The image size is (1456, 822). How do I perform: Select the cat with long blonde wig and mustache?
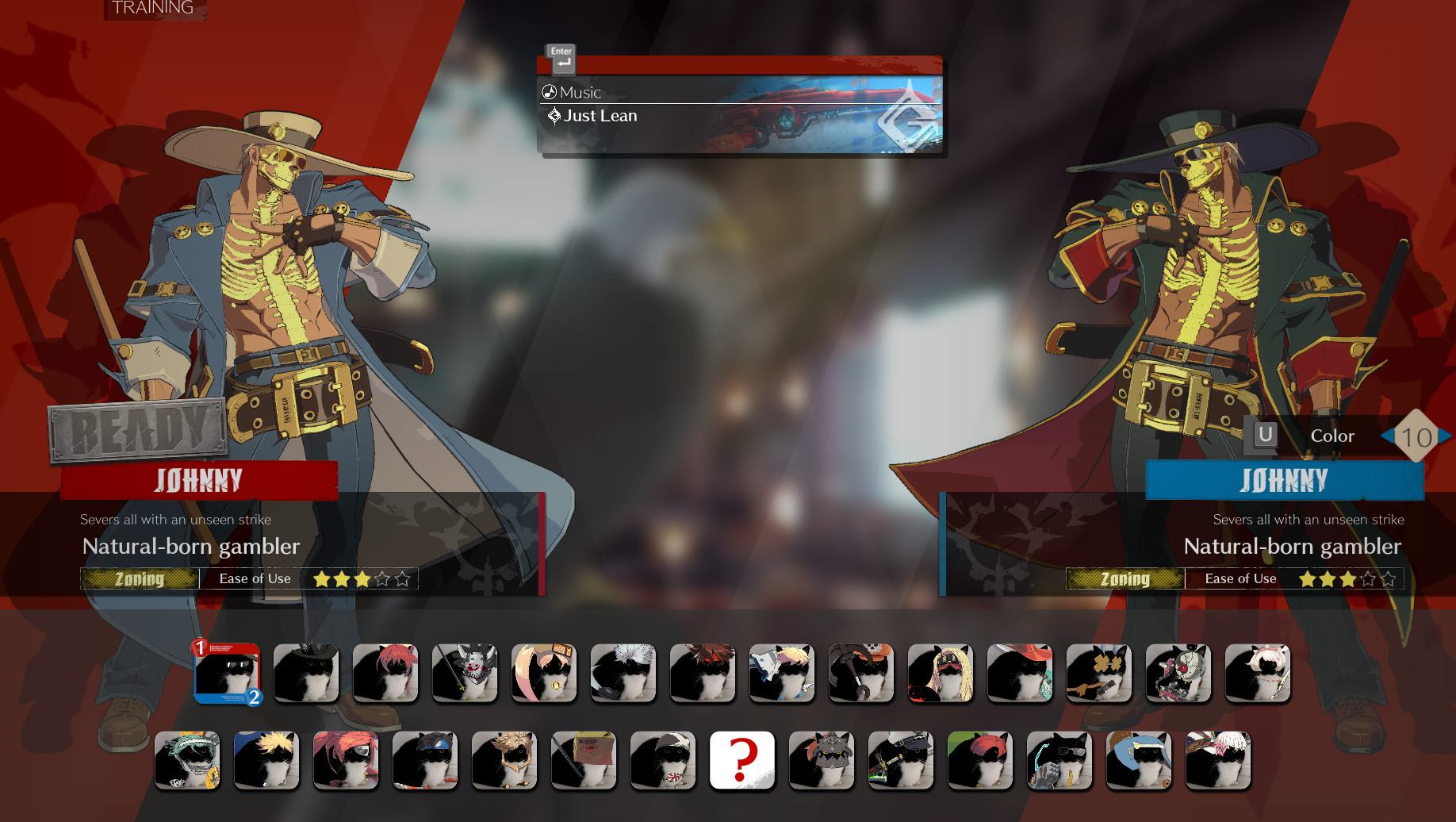point(941,674)
